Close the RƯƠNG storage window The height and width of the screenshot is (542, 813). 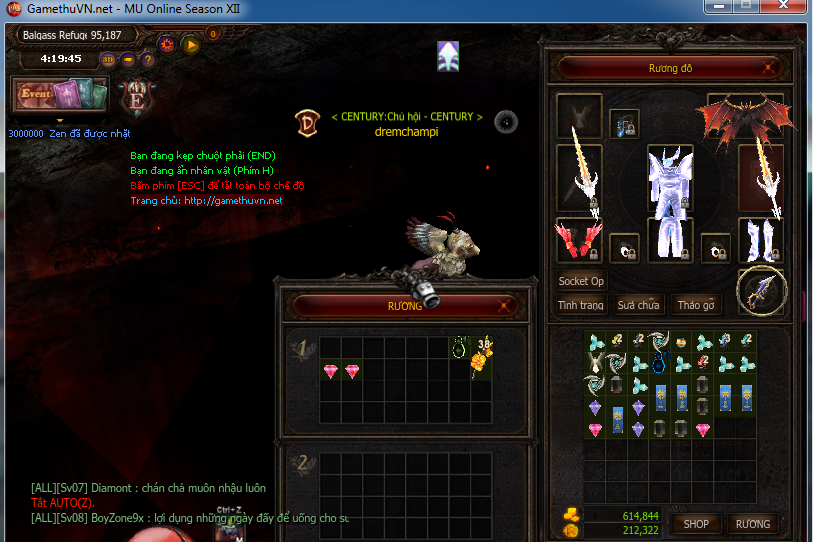(503, 306)
